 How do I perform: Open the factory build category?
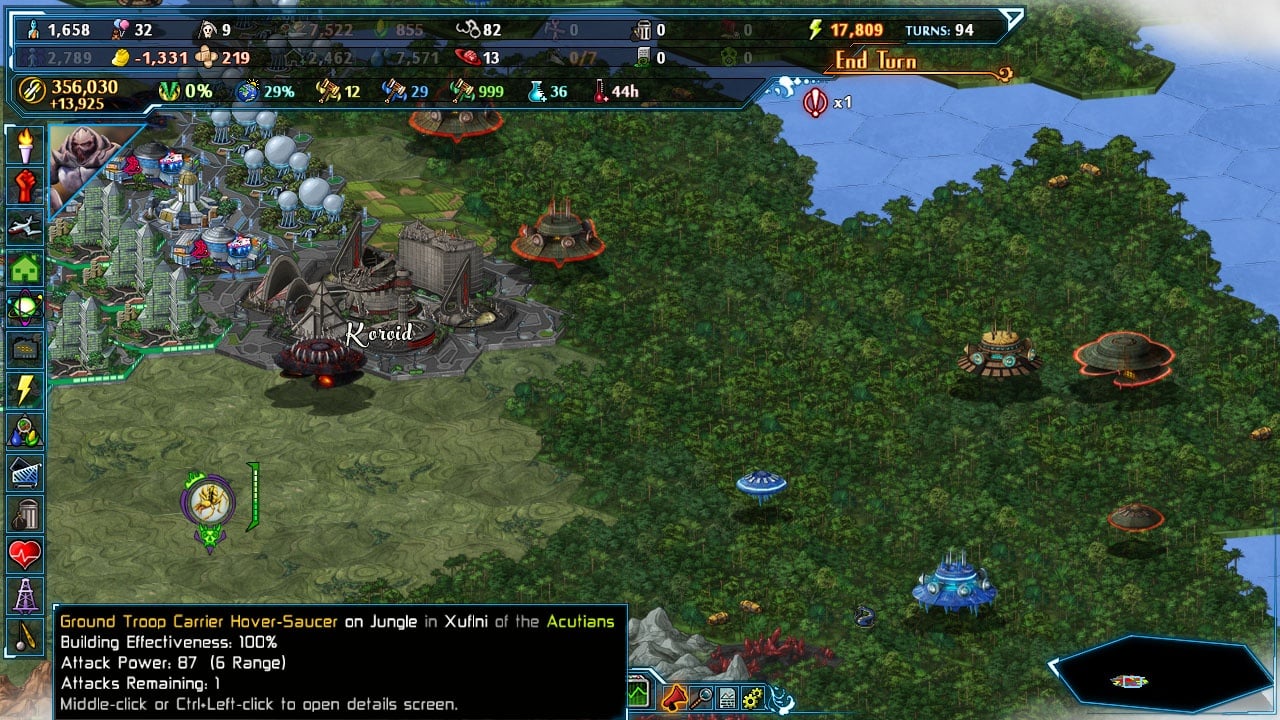[x=25, y=349]
